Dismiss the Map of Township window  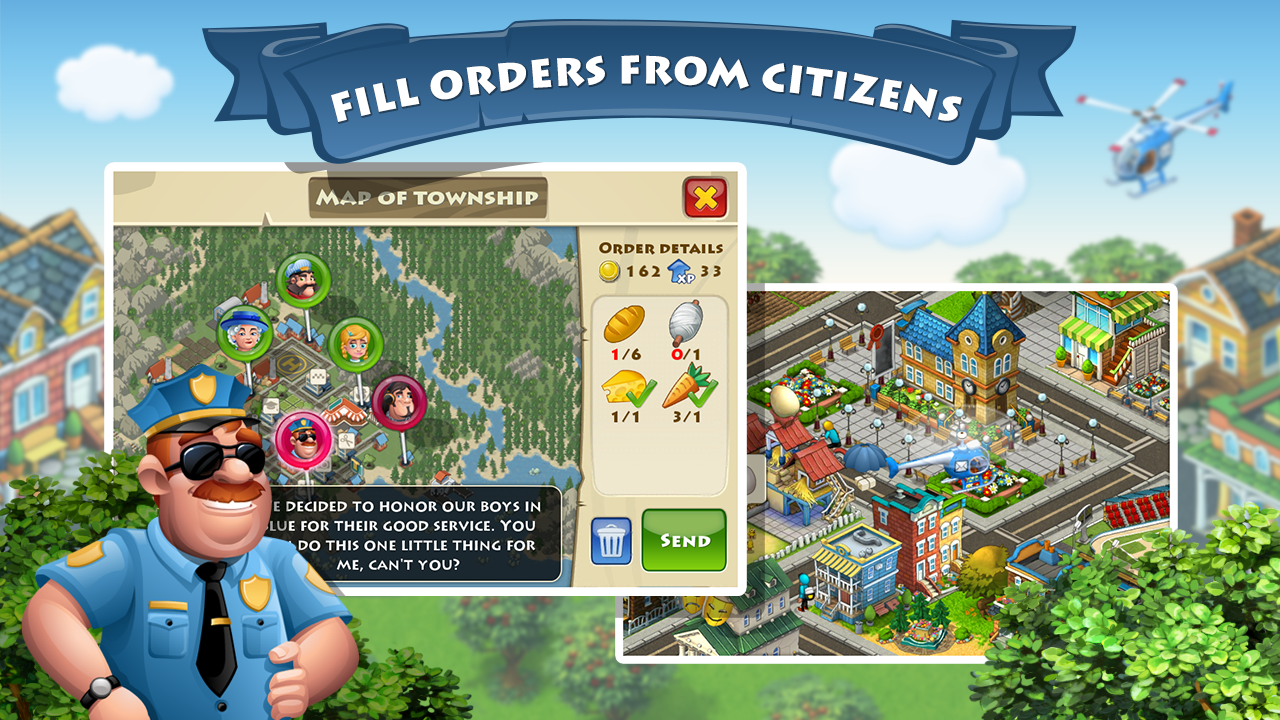pyautogui.click(x=703, y=198)
